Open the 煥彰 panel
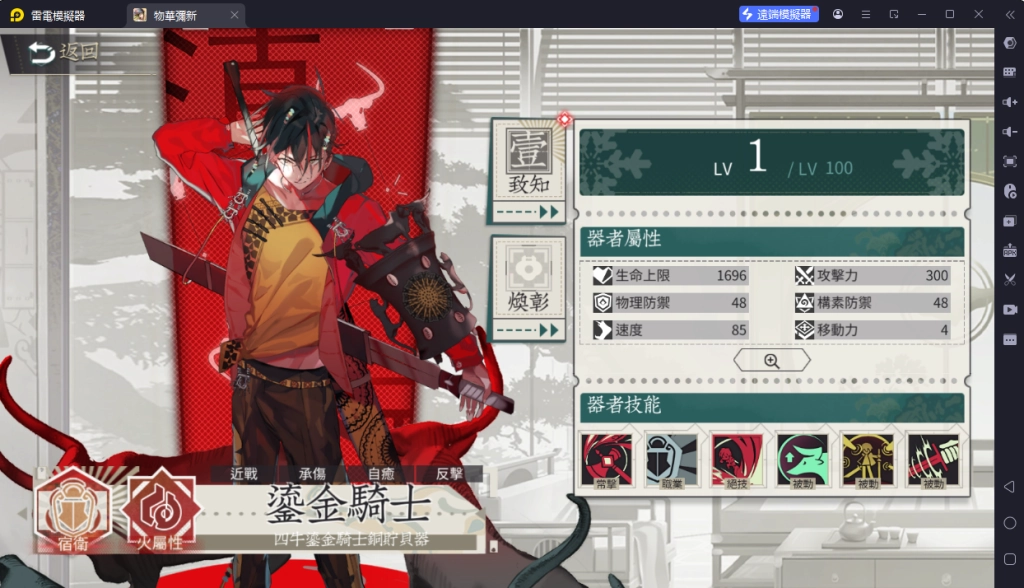The height and width of the screenshot is (588, 1024). (527, 285)
